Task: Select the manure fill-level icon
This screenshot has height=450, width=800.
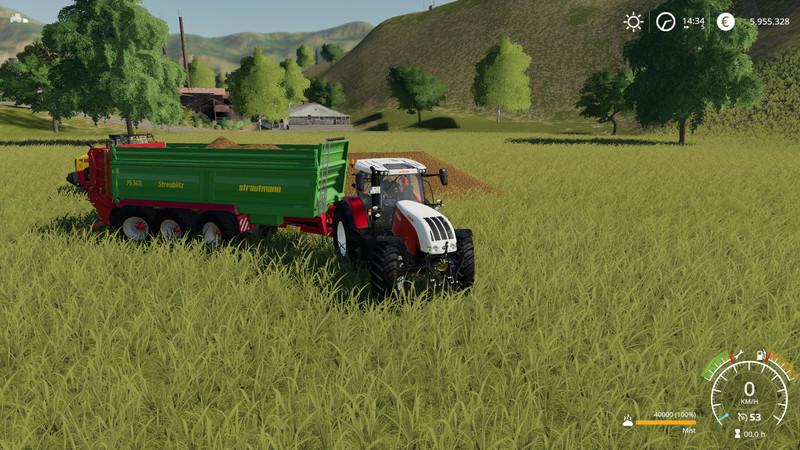Action: pos(627,421)
